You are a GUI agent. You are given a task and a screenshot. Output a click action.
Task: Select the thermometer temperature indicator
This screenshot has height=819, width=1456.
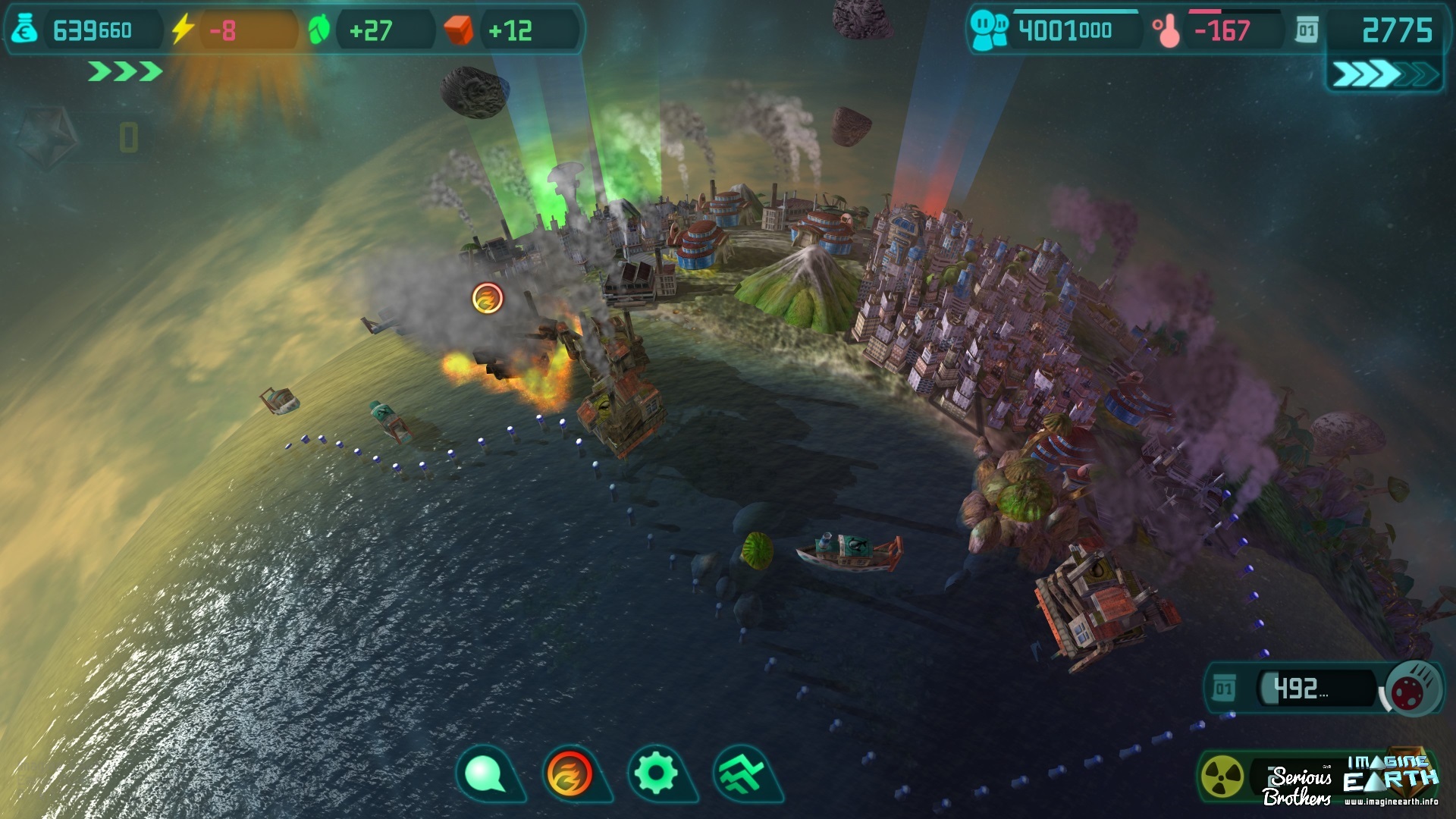[1166, 31]
